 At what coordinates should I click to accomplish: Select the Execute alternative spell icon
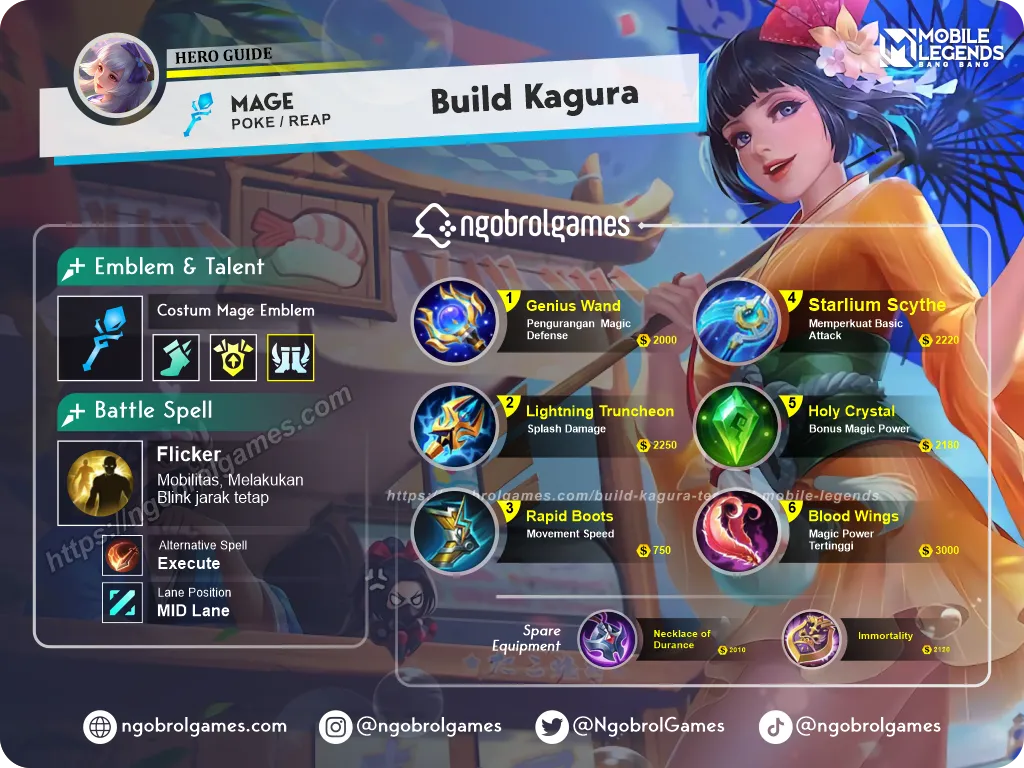click(x=122, y=556)
